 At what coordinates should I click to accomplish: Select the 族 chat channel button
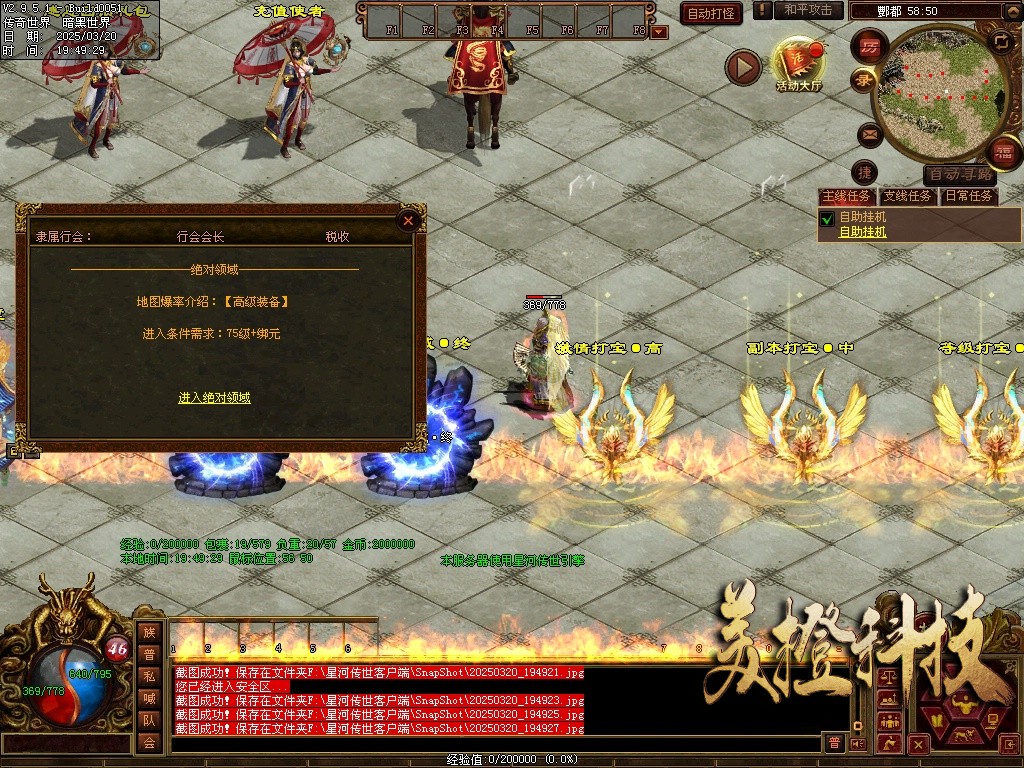149,632
